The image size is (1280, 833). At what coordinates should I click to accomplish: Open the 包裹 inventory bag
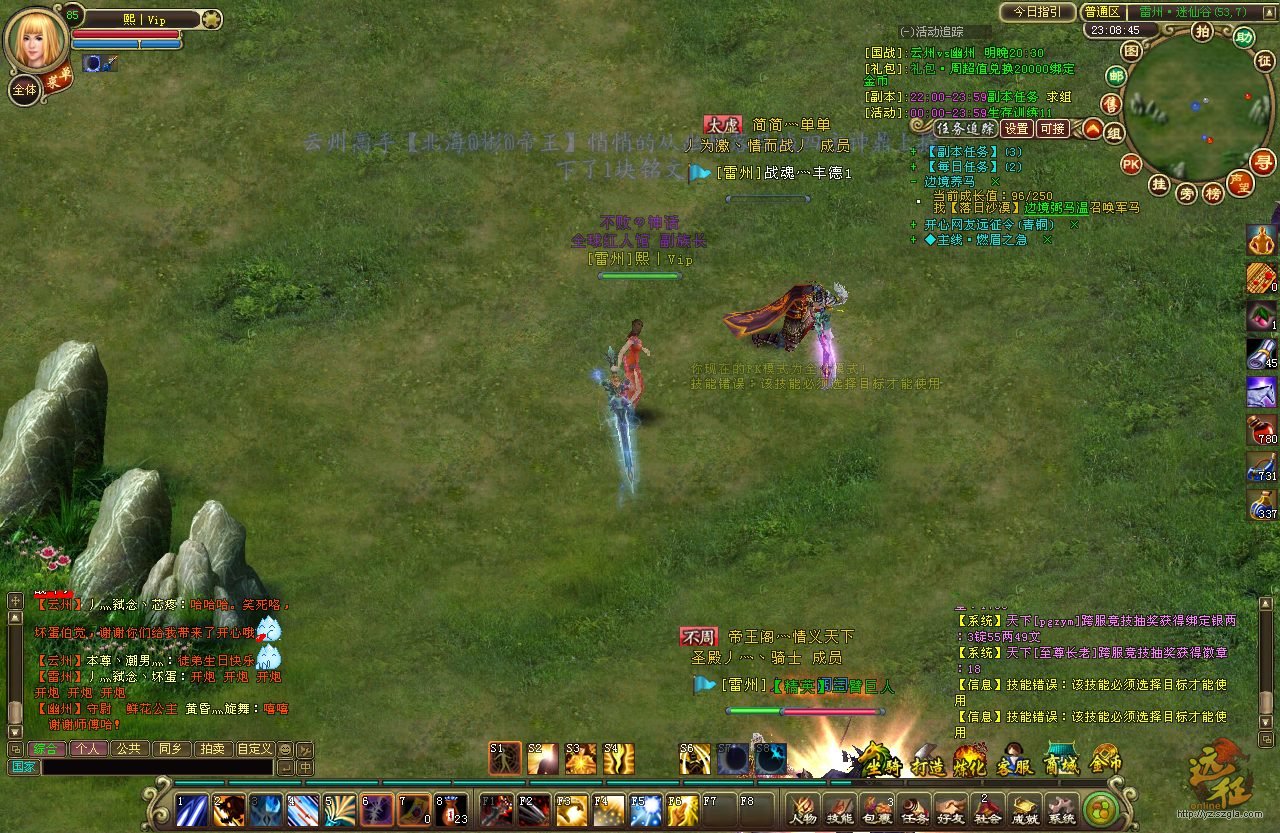pyautogui.click(x=877, y=809)
